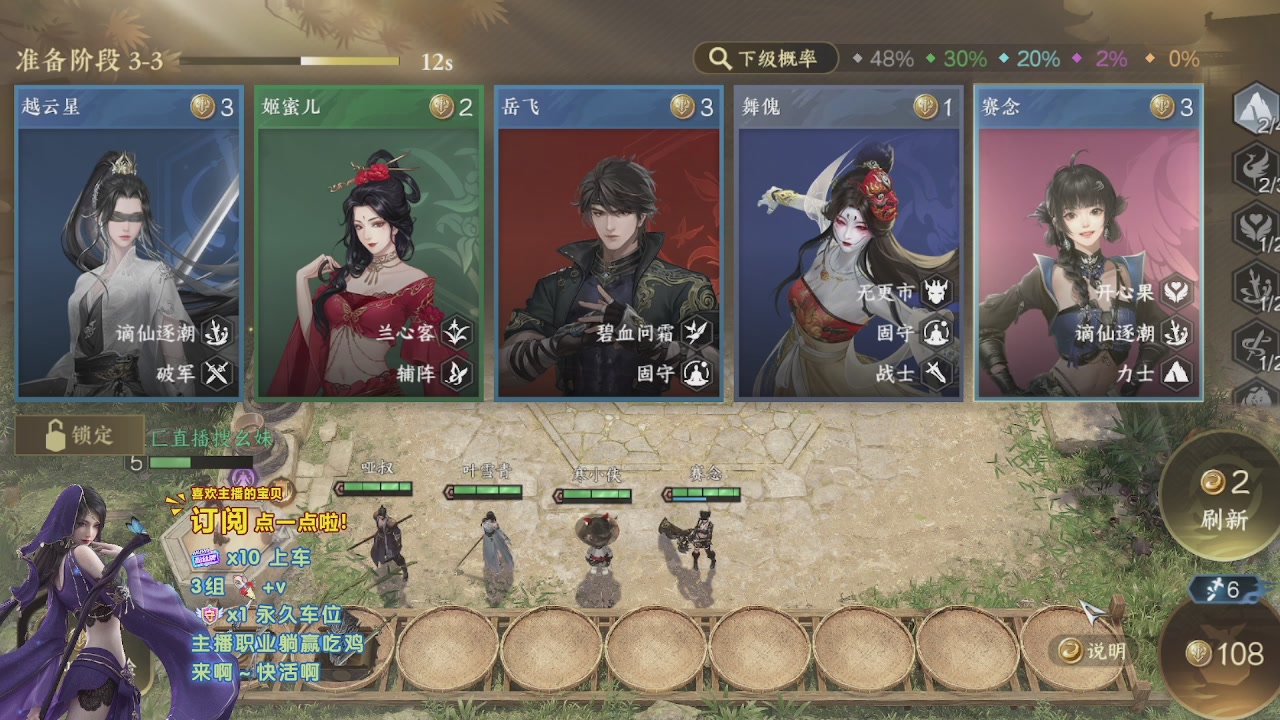
Task: Click the 碧血问霜 trait icon on 岳飞
Action: pos(697,333)
